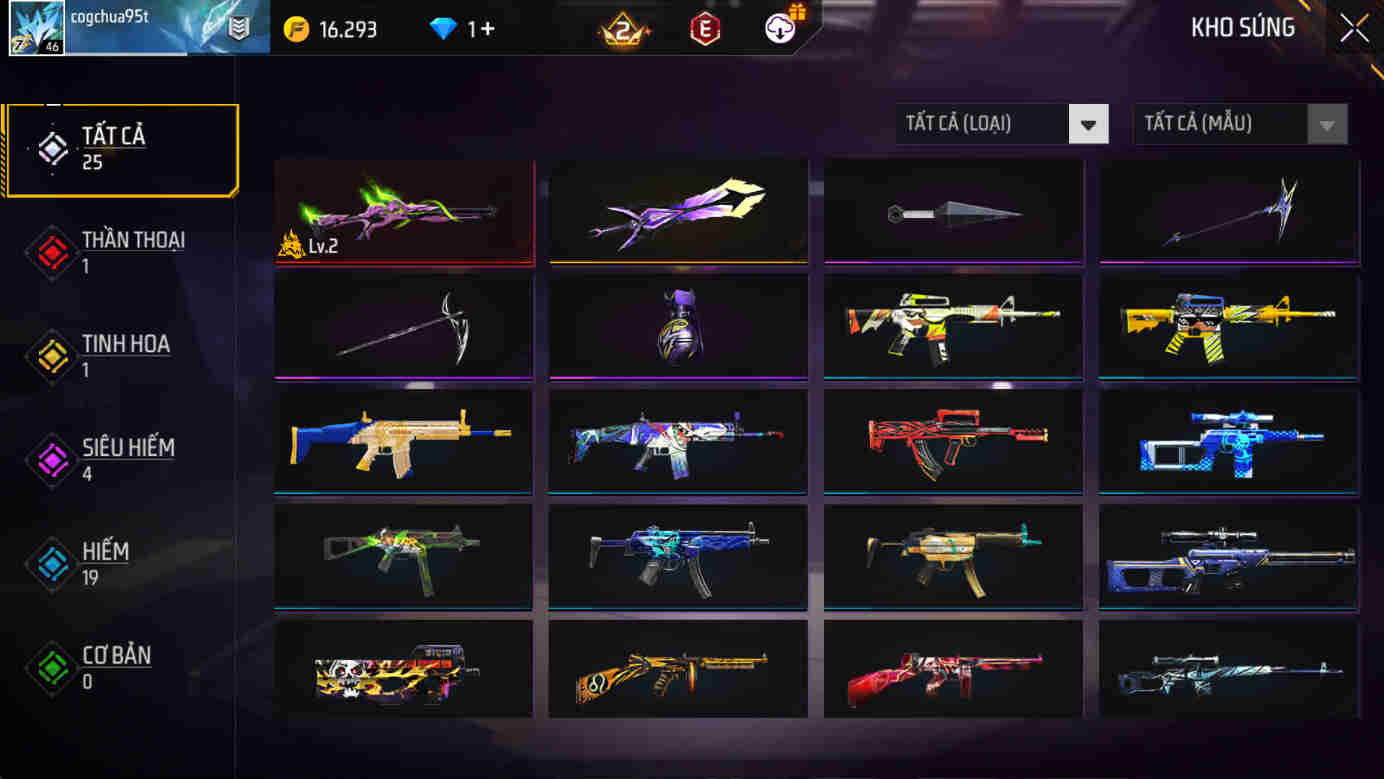Select the Lv.2 weapon thumbnail
The height and width of the screenshot is (779, 1384).
point(403,210)
